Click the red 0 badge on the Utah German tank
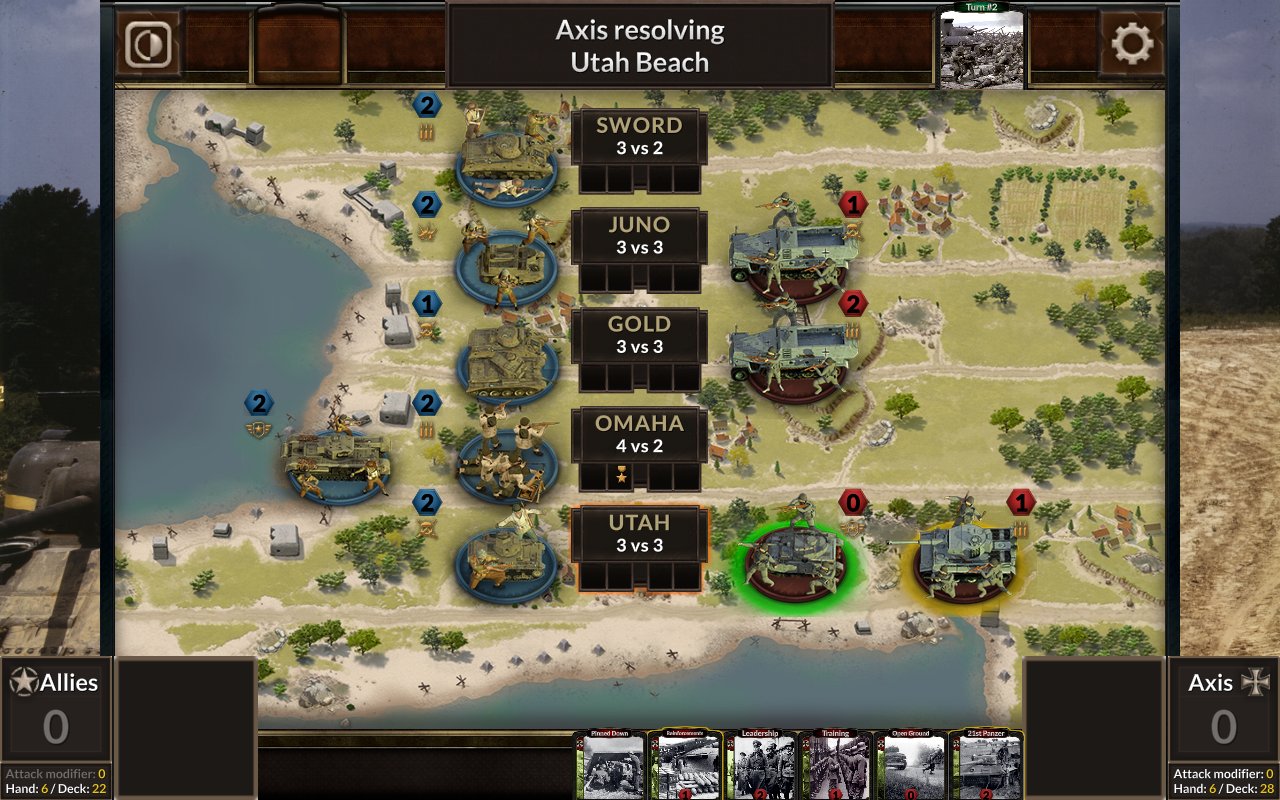This screenshot has width=1280, height=800. pos(851,504)
